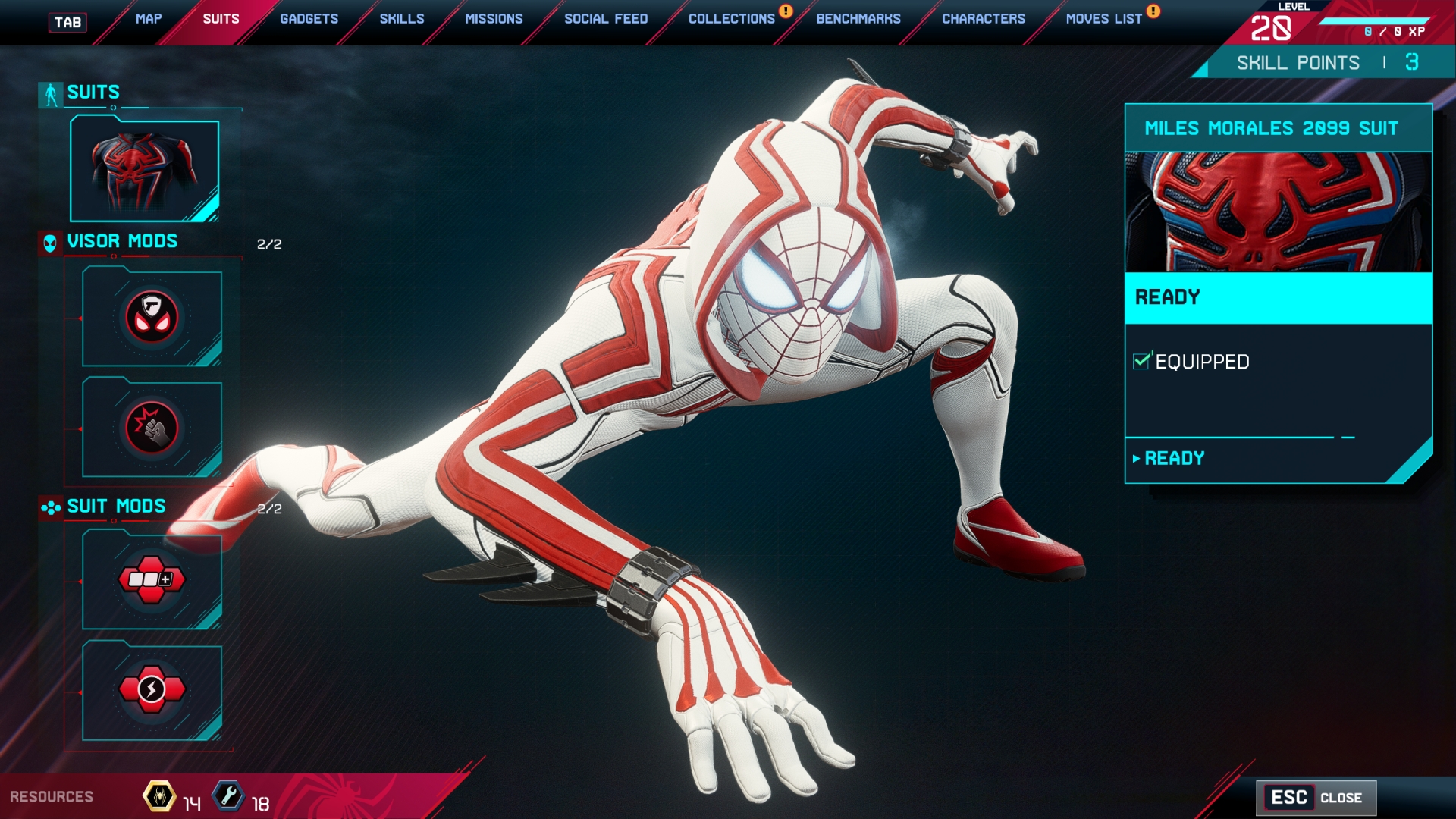1456x819 pixels.
Task: Select the Suits tab
Action: (221, 19)
